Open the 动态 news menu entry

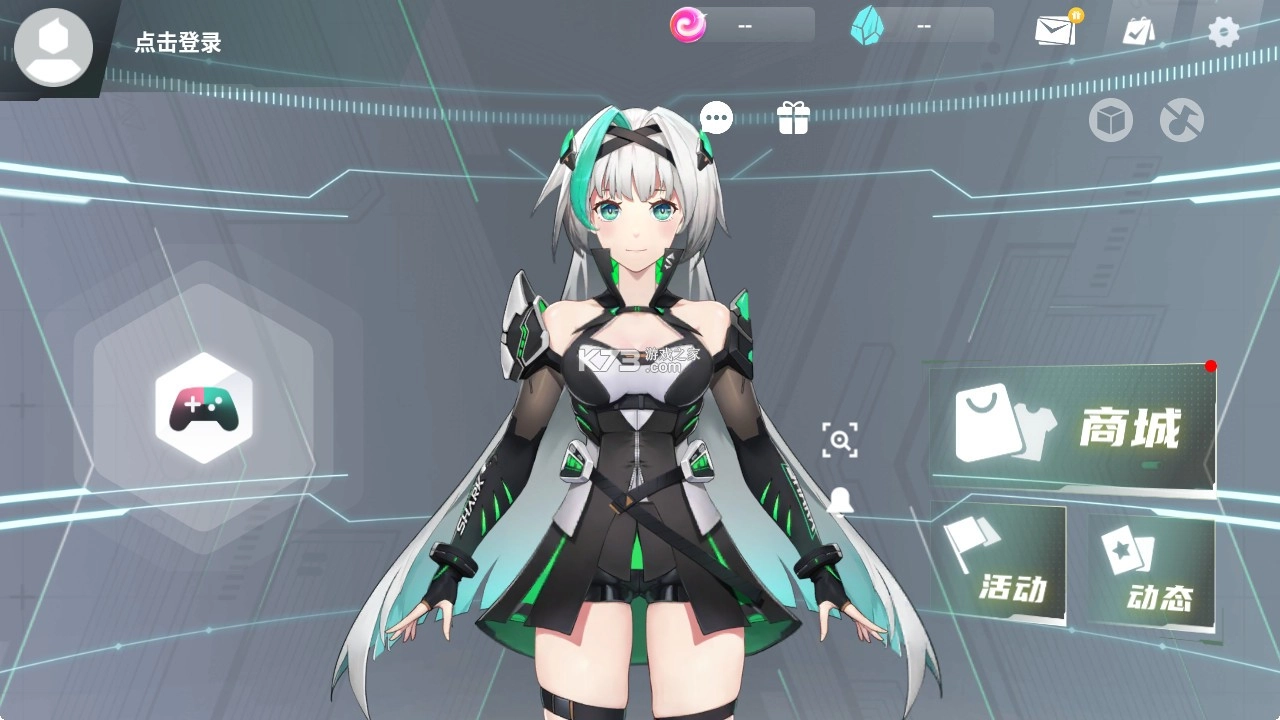point(1163,598)
